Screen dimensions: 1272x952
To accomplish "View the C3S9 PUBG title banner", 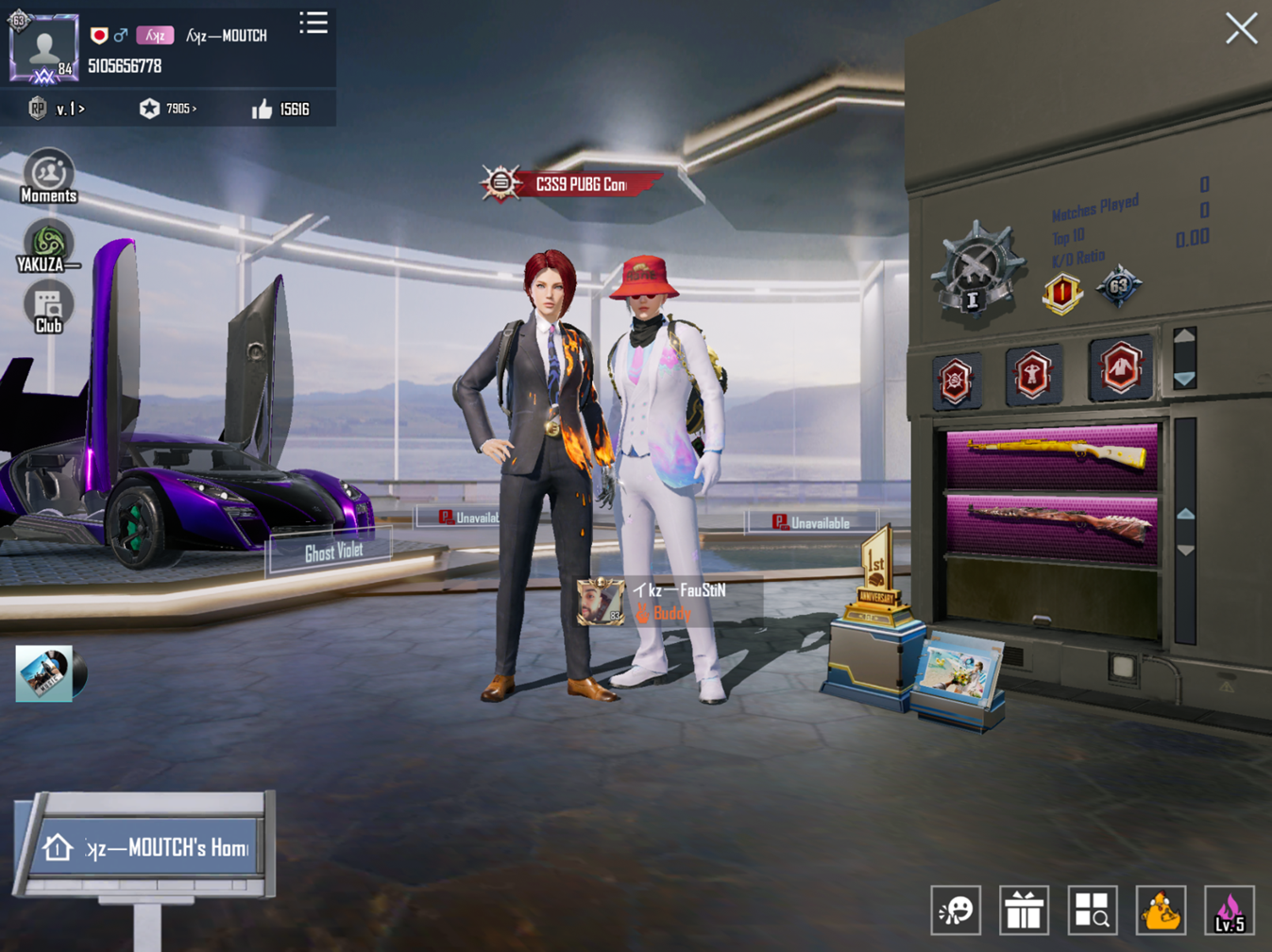I will [576, 184].
